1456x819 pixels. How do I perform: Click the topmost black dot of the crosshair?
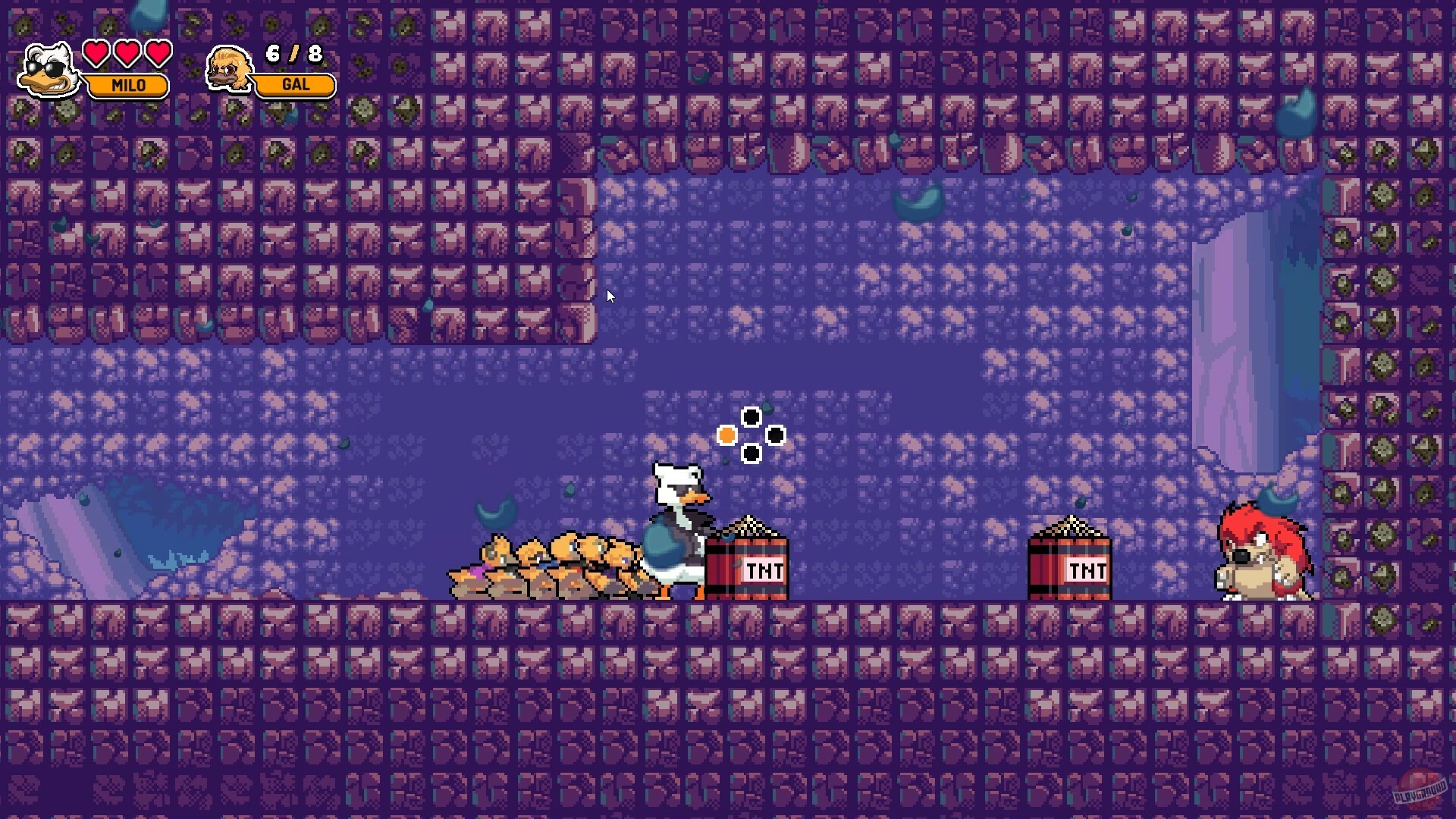tap(752, 416)
